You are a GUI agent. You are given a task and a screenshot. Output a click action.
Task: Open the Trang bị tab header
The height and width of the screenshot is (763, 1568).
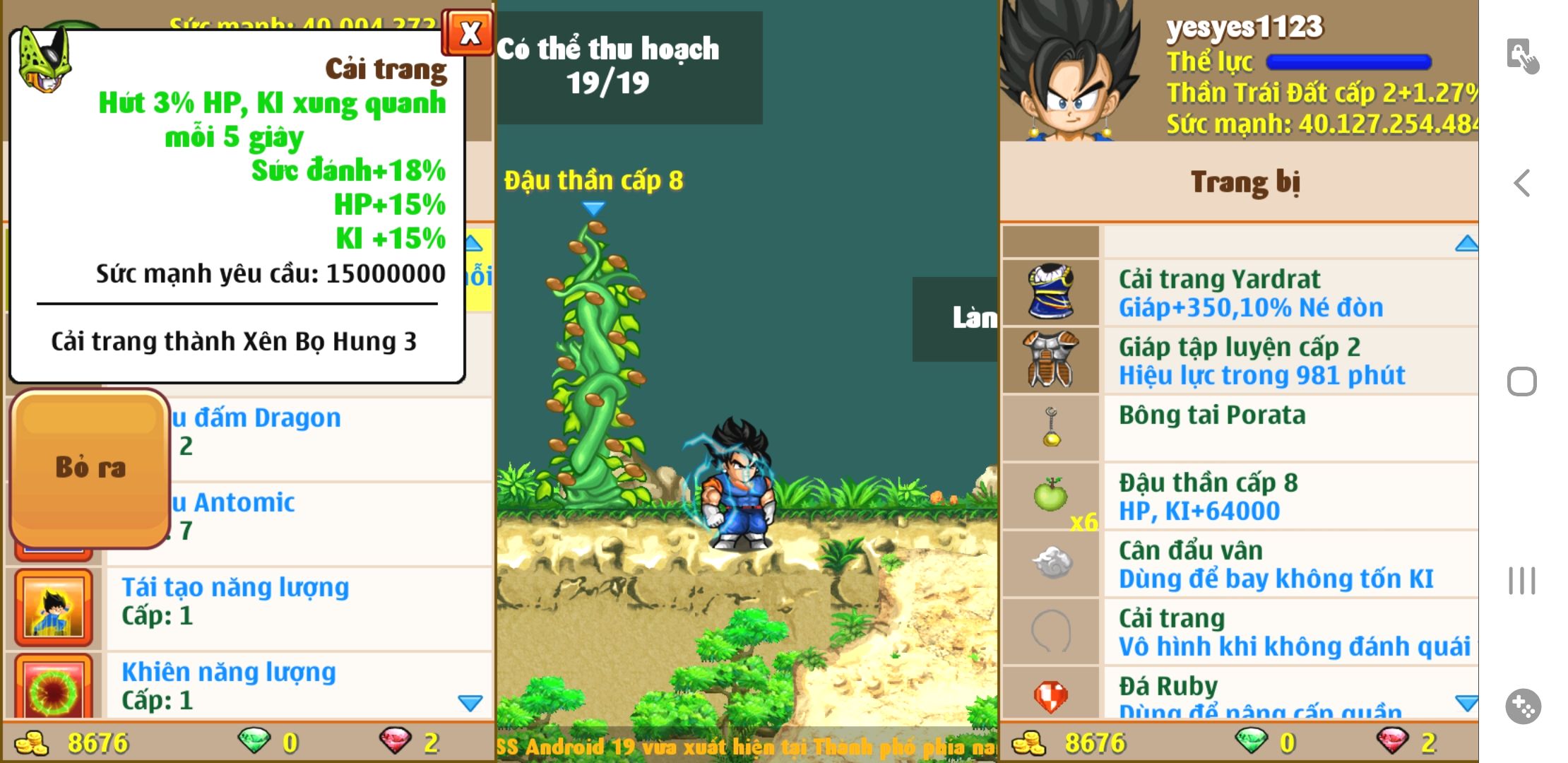1245,182
